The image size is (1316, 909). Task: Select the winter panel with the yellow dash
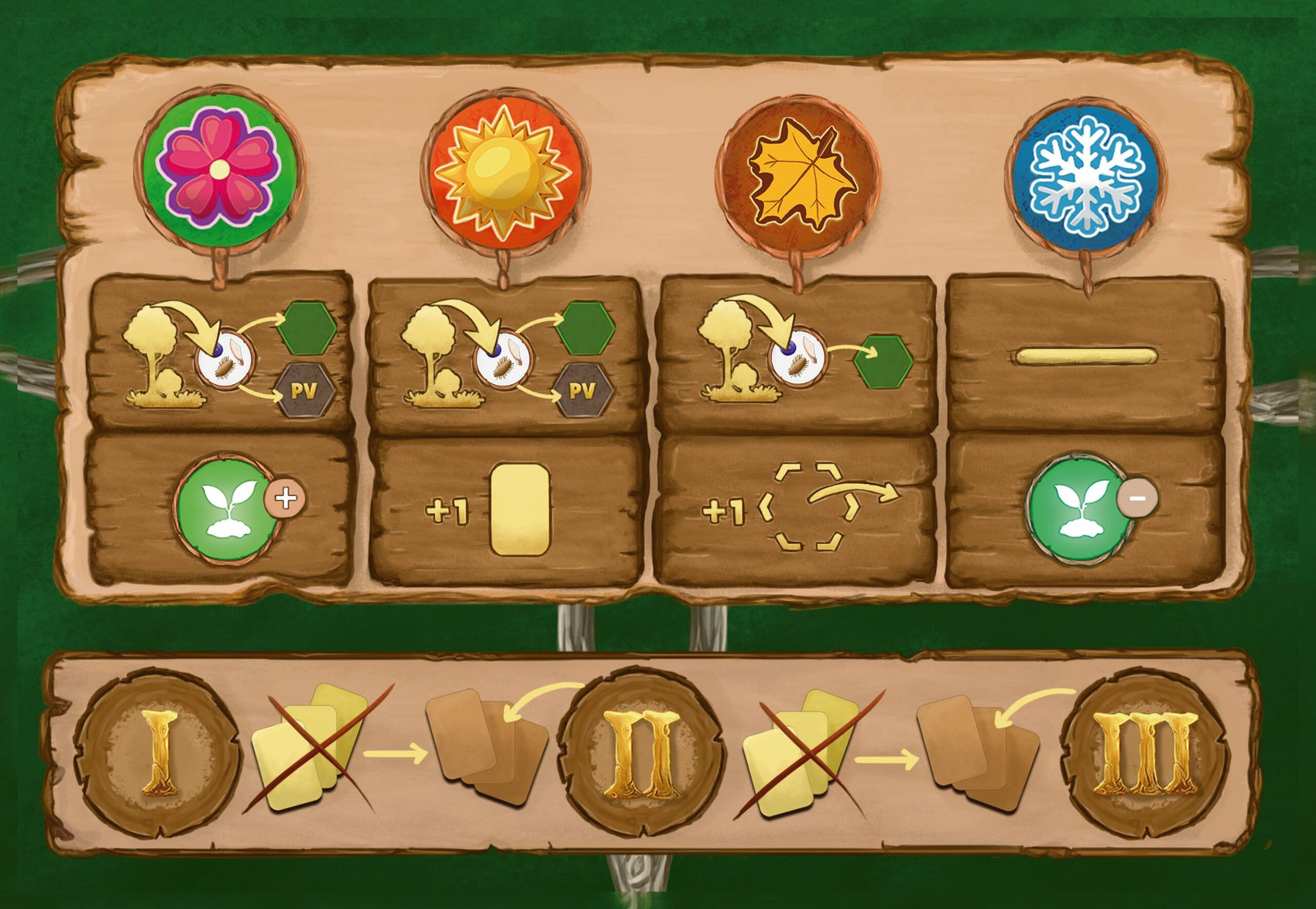tap(1085, 357)
